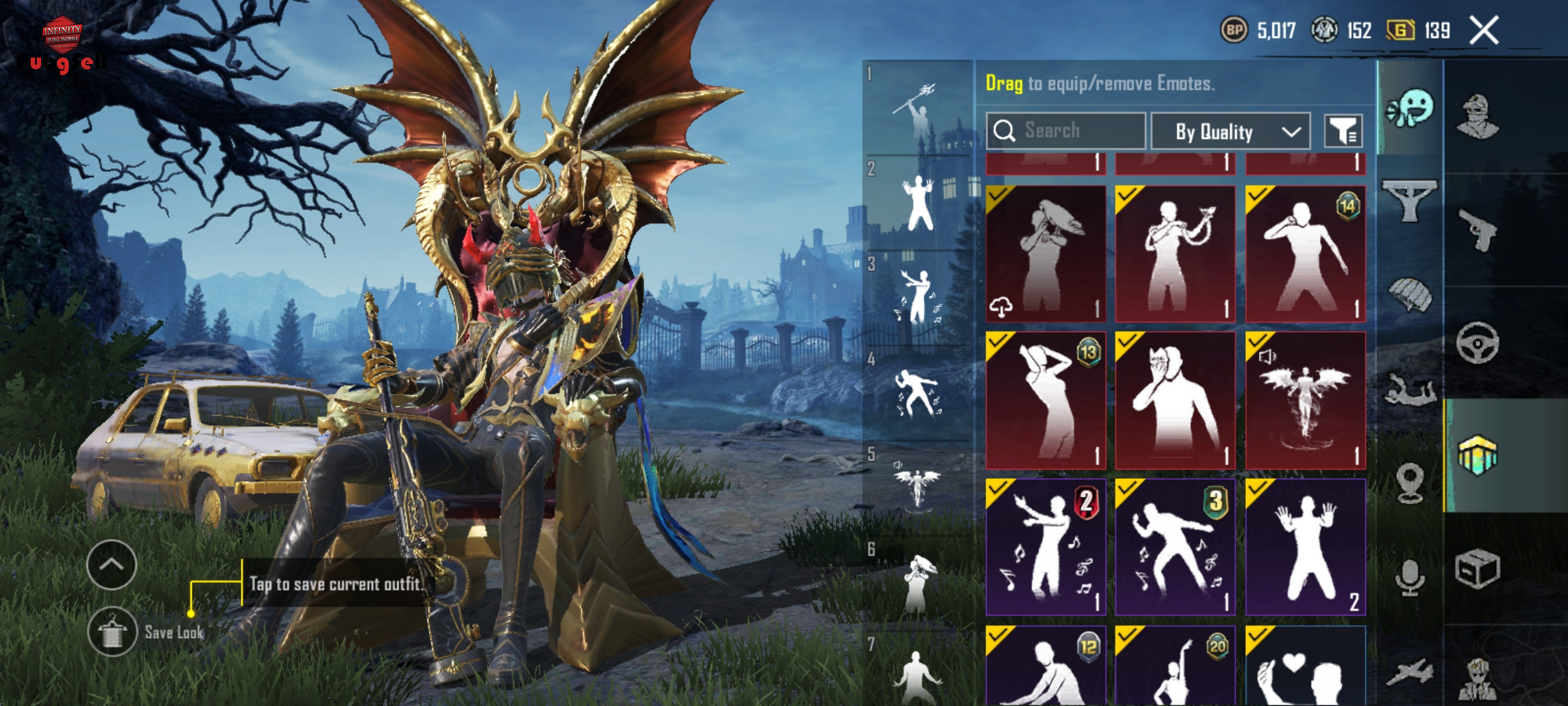
Task: Open the cardboard box crate tab
Action: (x=1478, y=569)
